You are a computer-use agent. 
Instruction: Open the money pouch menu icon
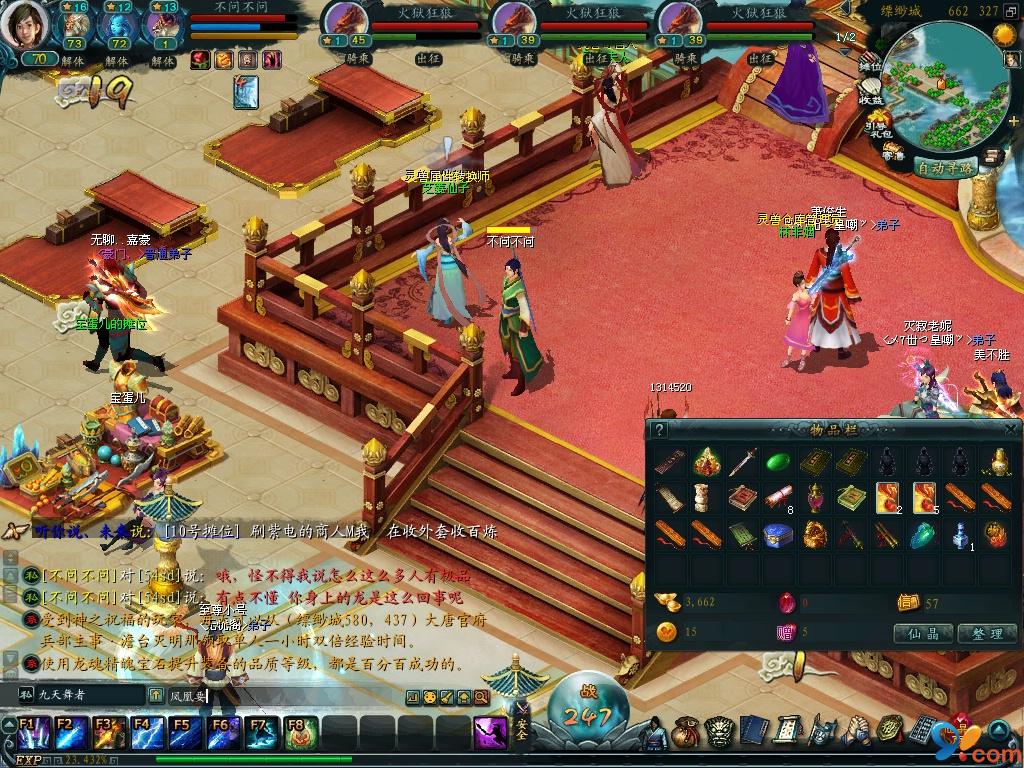[685, 733]
